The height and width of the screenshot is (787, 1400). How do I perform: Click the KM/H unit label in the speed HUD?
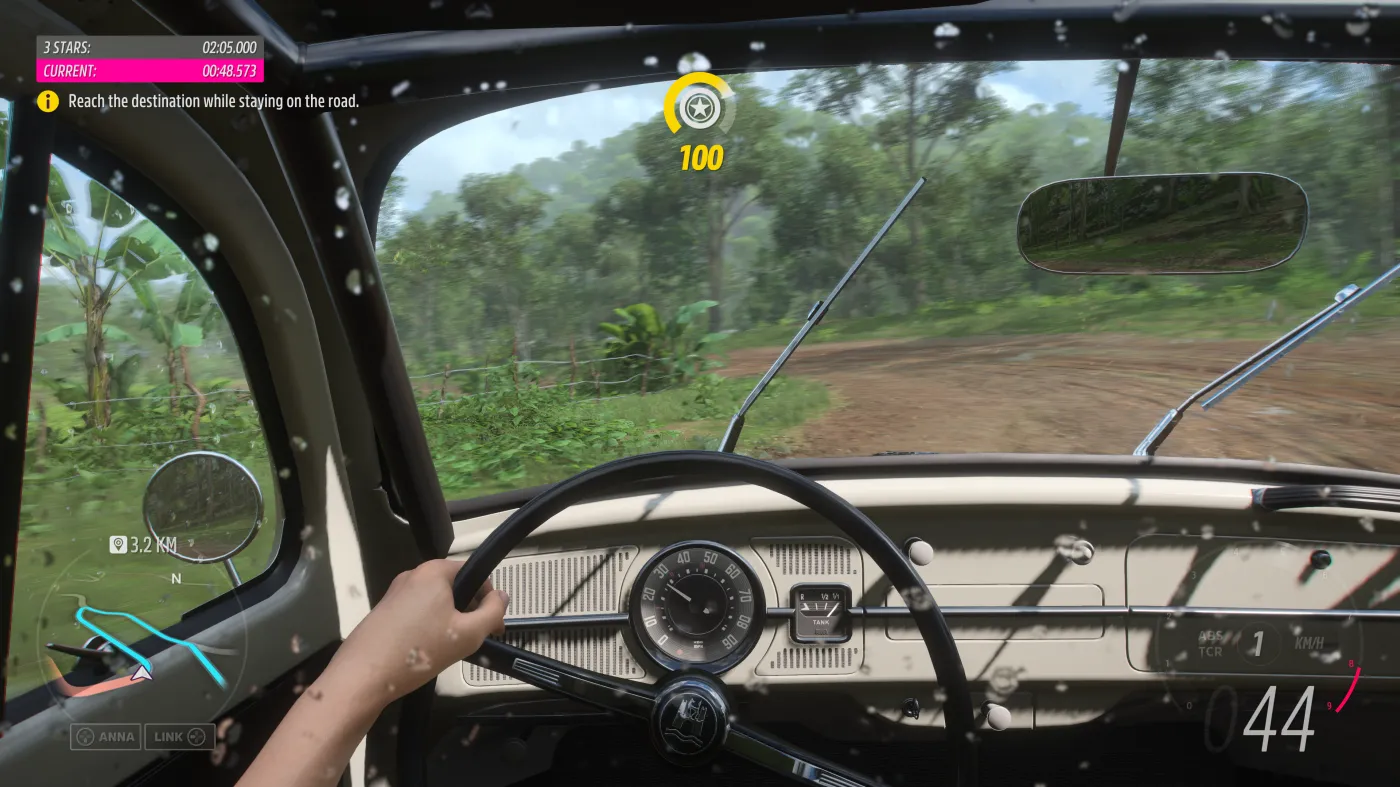(1310, 642)
